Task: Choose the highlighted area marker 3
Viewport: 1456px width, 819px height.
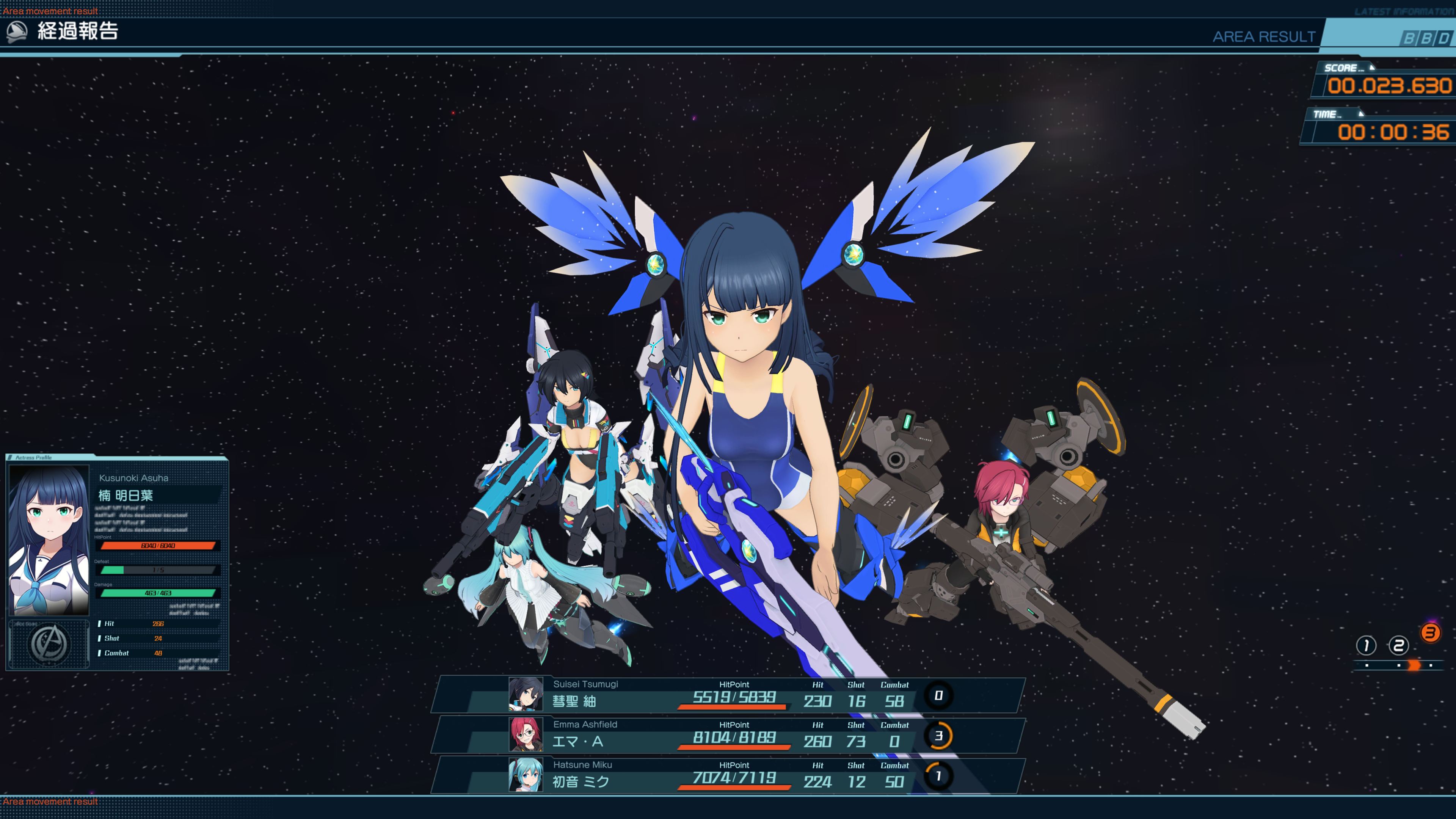Action: pos(1431,633)
